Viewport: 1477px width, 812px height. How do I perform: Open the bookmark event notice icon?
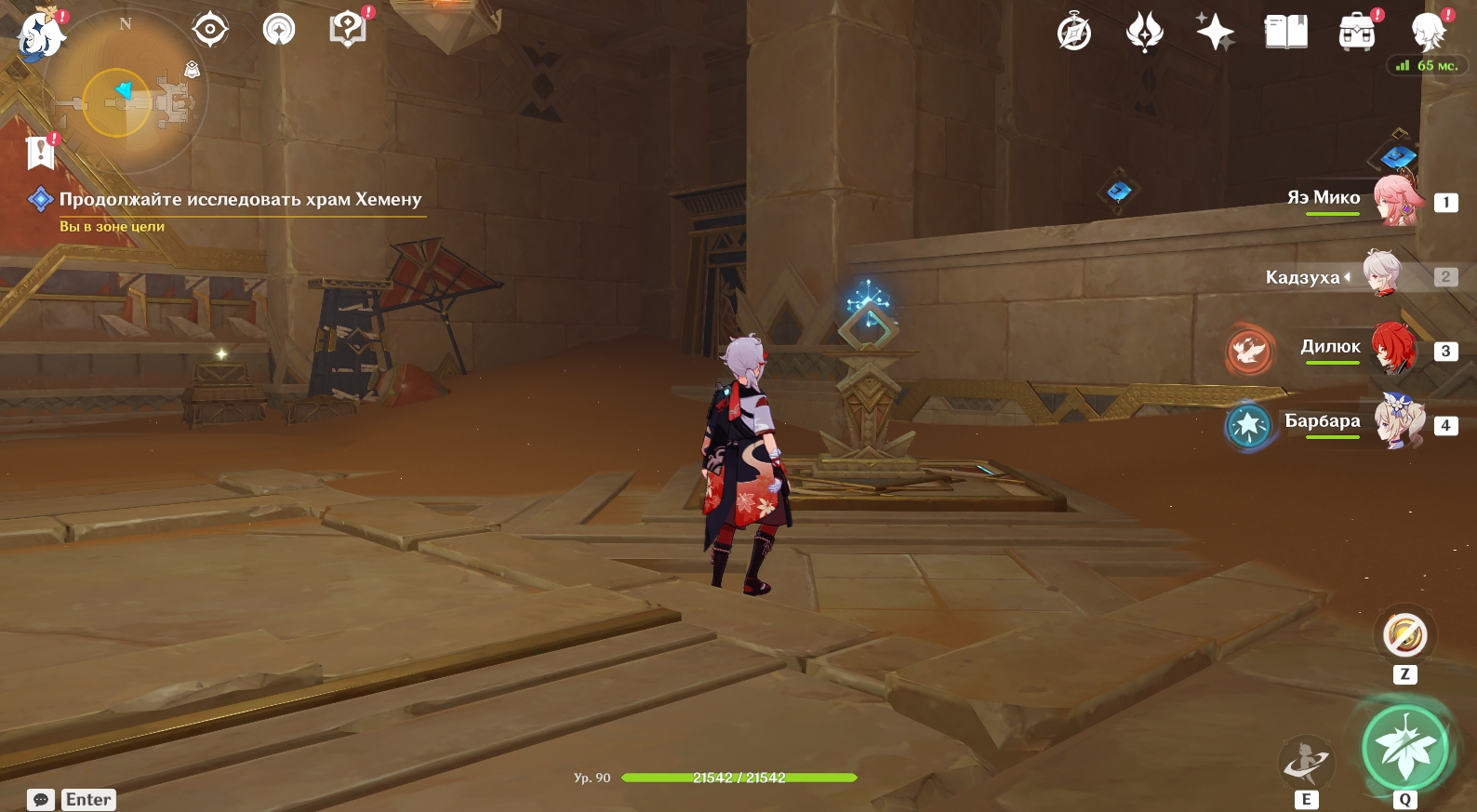point(41,152)
